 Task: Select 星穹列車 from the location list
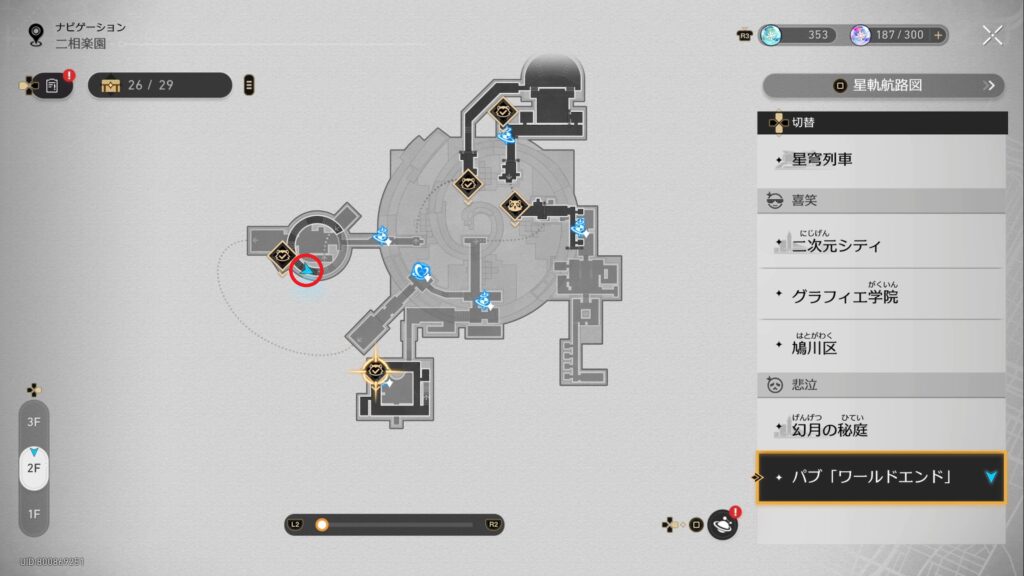(881, 159)
